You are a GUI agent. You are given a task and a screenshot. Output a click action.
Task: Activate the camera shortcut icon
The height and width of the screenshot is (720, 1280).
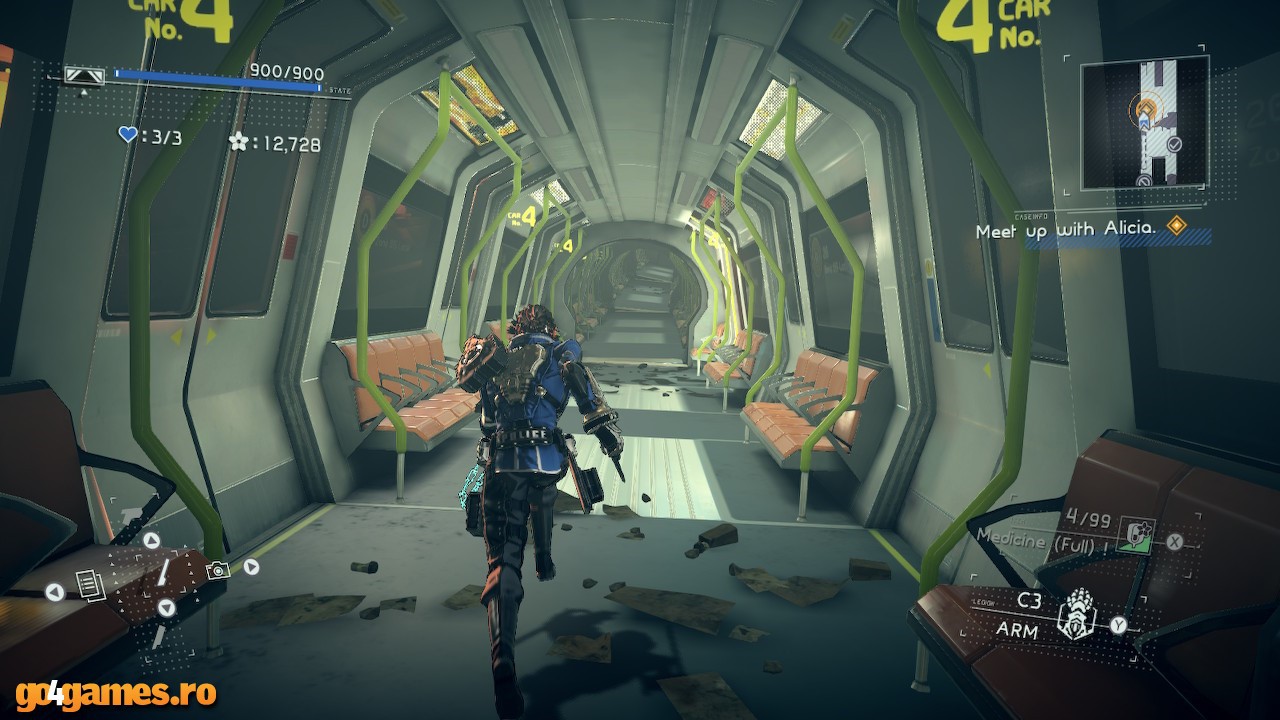point(217,569)
